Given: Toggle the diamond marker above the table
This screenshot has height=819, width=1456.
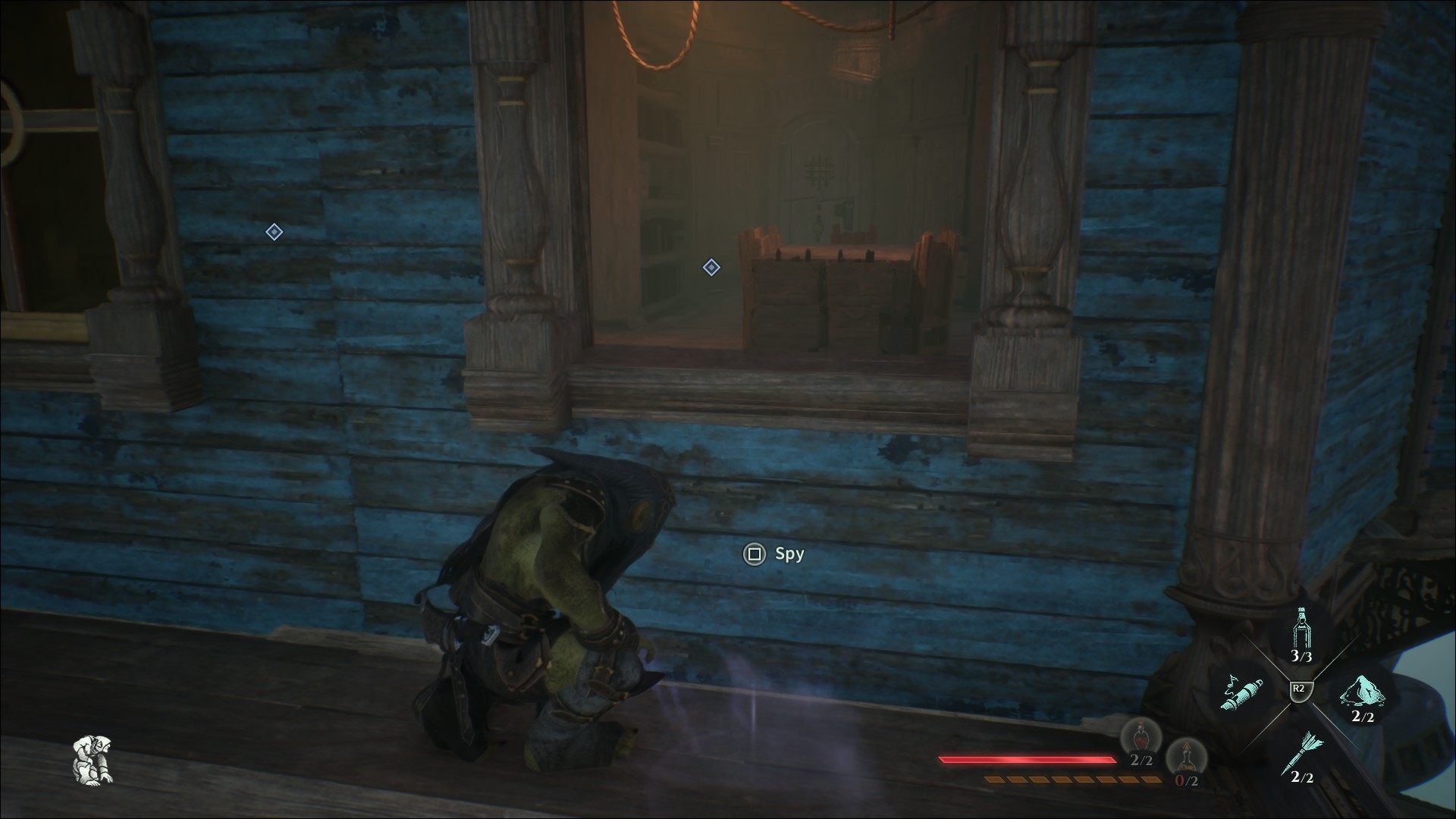Looking at the screenshot, I should (711, 267).
